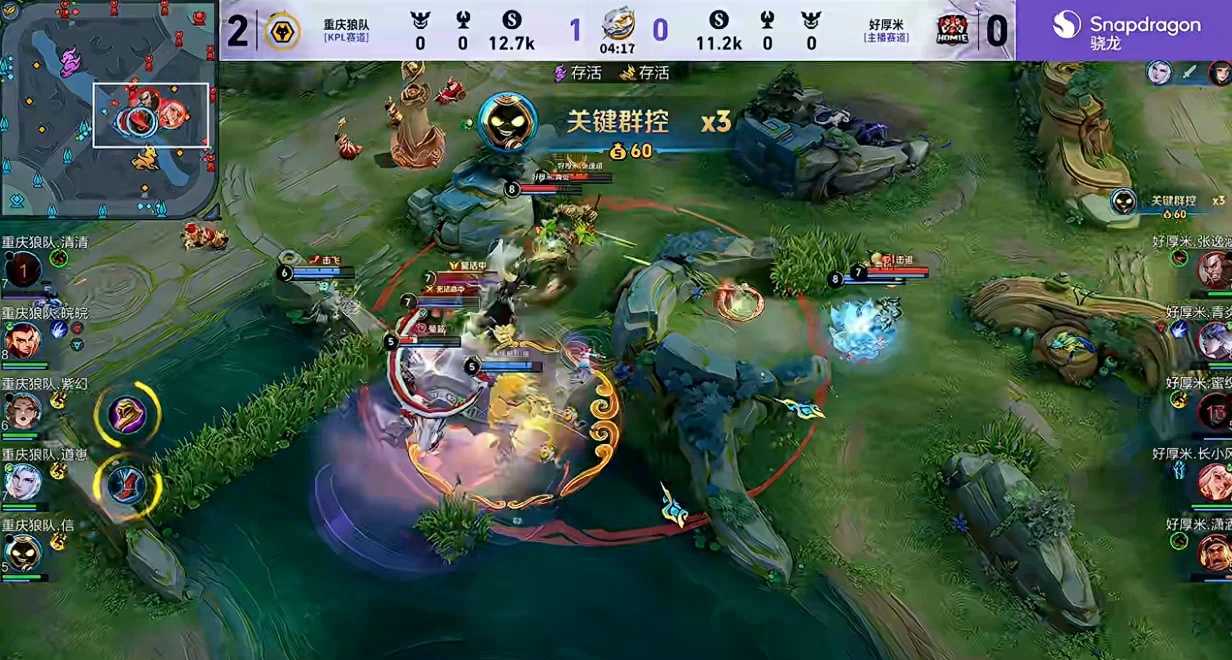Image resolution: width=1232 pixels, height=660 pixels.
Task: Click the red boots item icon
Action: 127,486
